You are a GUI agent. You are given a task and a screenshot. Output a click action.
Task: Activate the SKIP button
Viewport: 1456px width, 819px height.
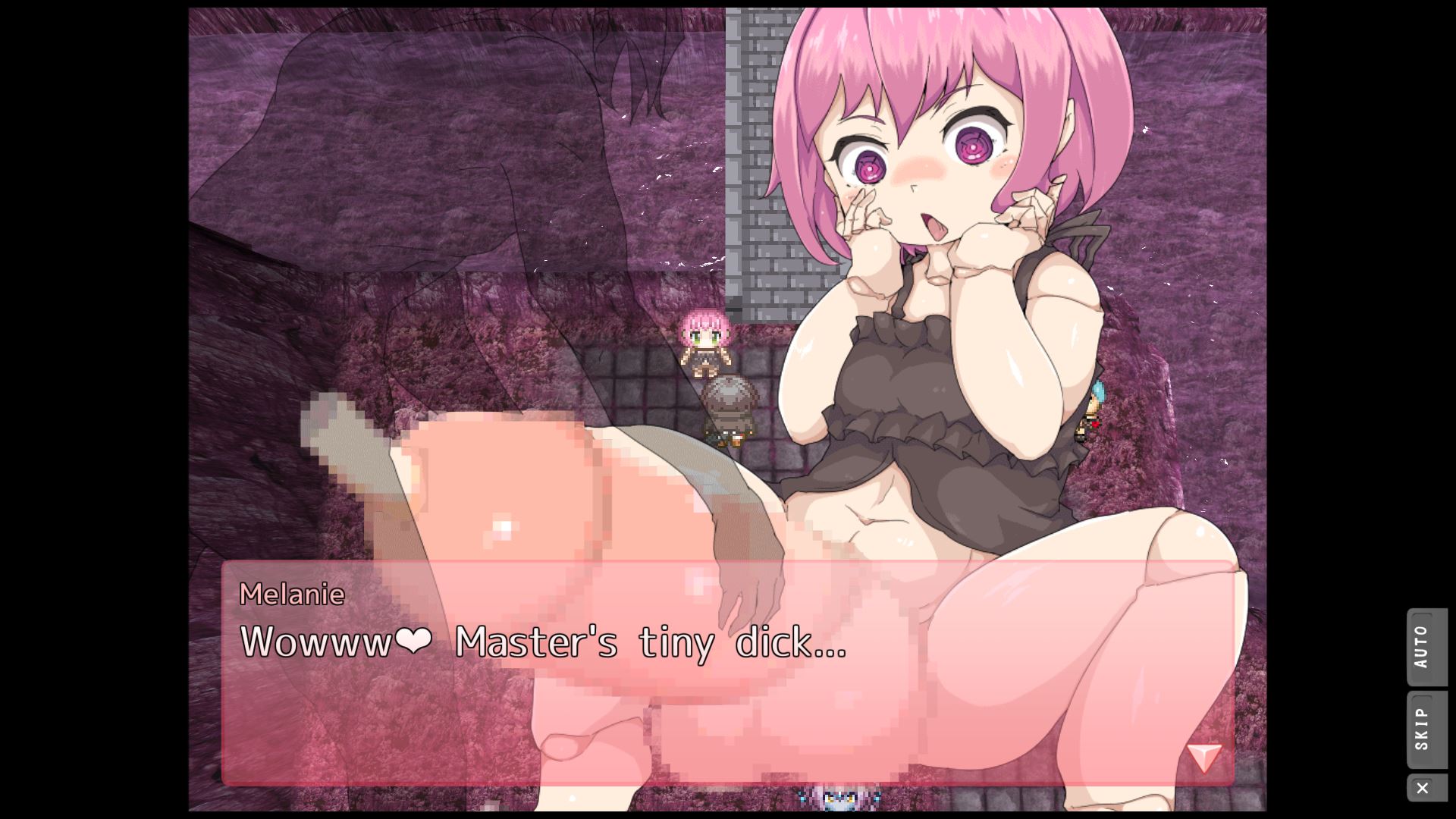point(1426,729)
